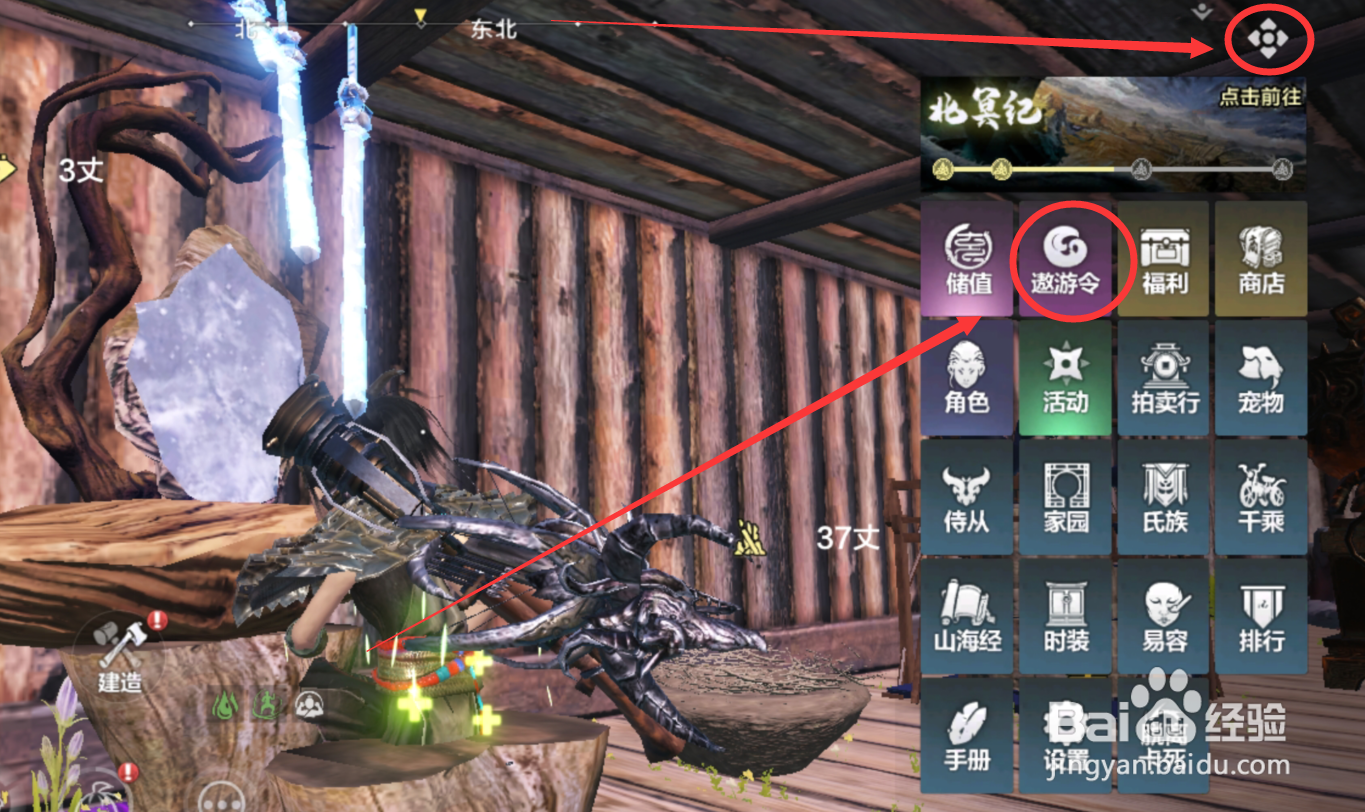The image size is (1365, 812).
Task: Click 点击前往 on the 北冥纪 banner
Action: [1261, 97]
